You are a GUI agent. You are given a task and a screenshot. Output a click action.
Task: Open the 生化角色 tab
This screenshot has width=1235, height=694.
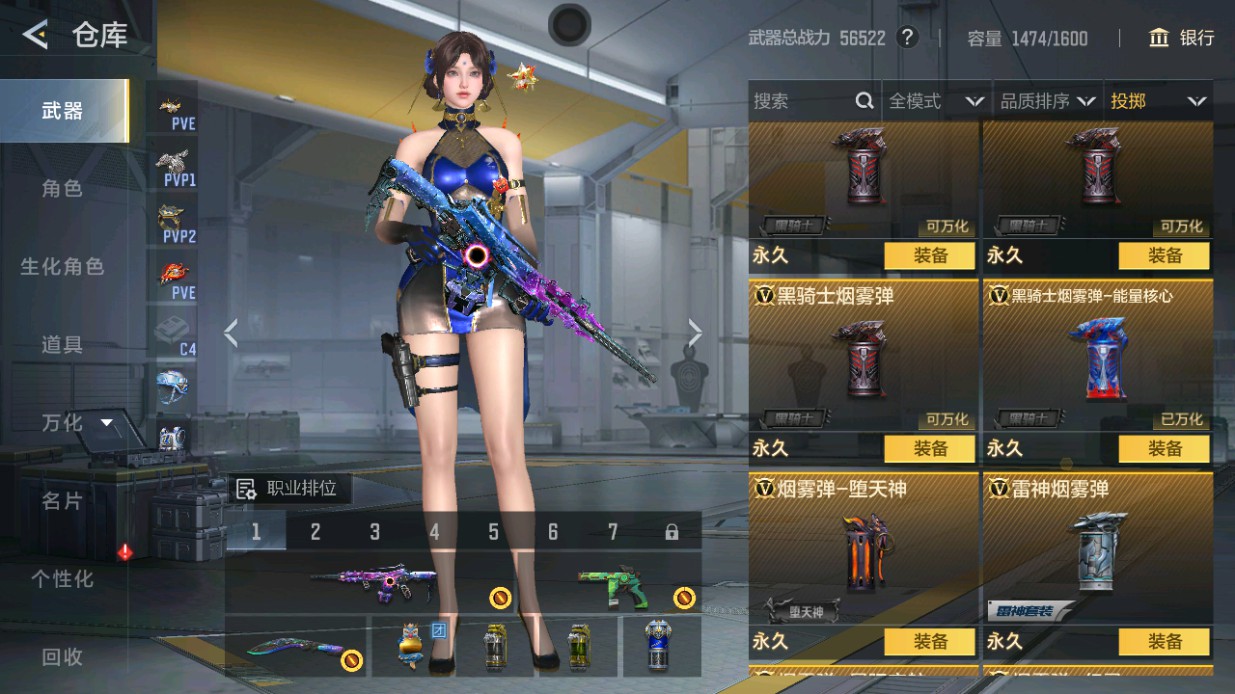(62, 266)
